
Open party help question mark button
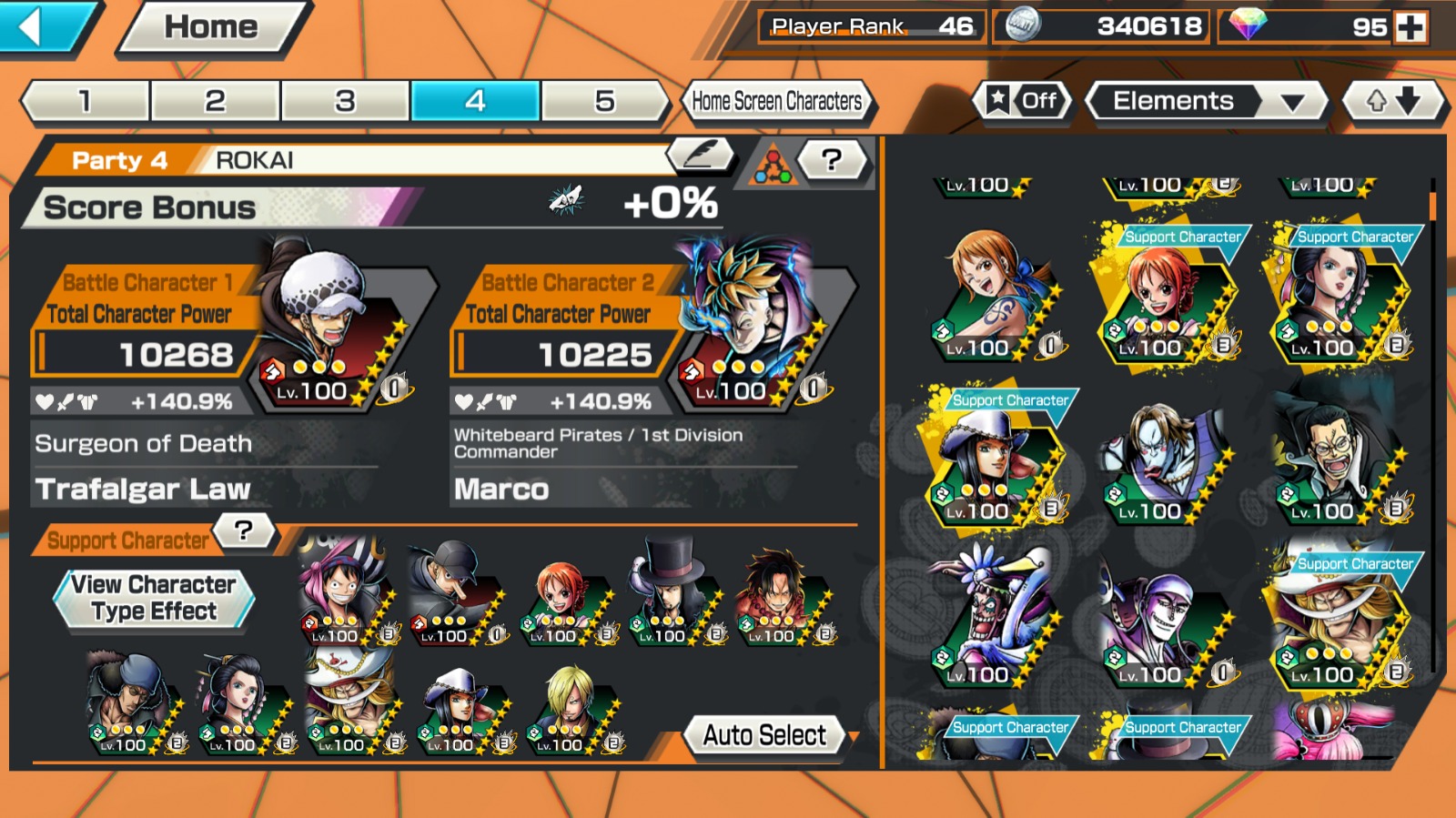coord(831,161)
